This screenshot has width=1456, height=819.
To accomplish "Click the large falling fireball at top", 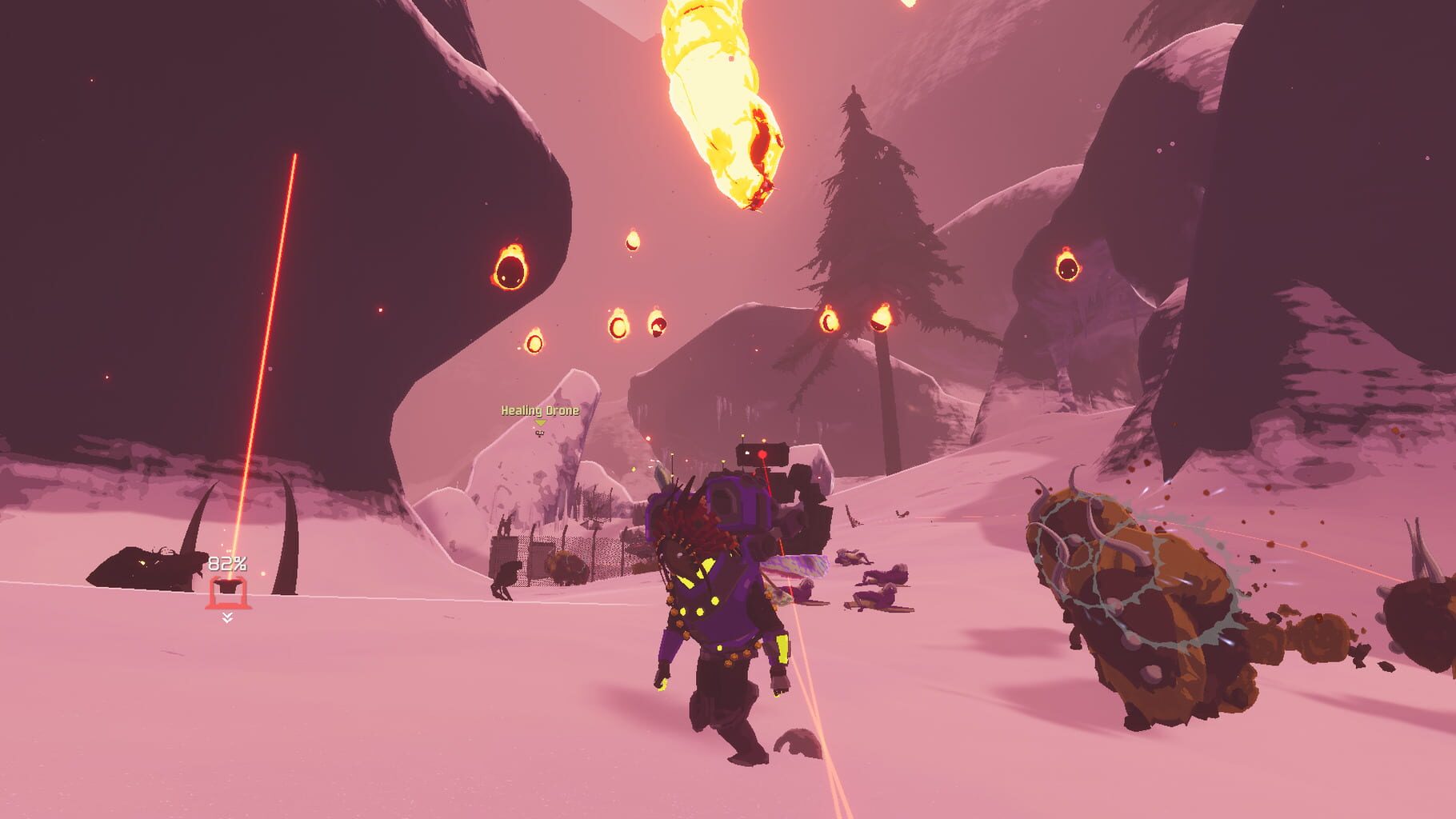I will pyautogui.click(x=719, y=104).
